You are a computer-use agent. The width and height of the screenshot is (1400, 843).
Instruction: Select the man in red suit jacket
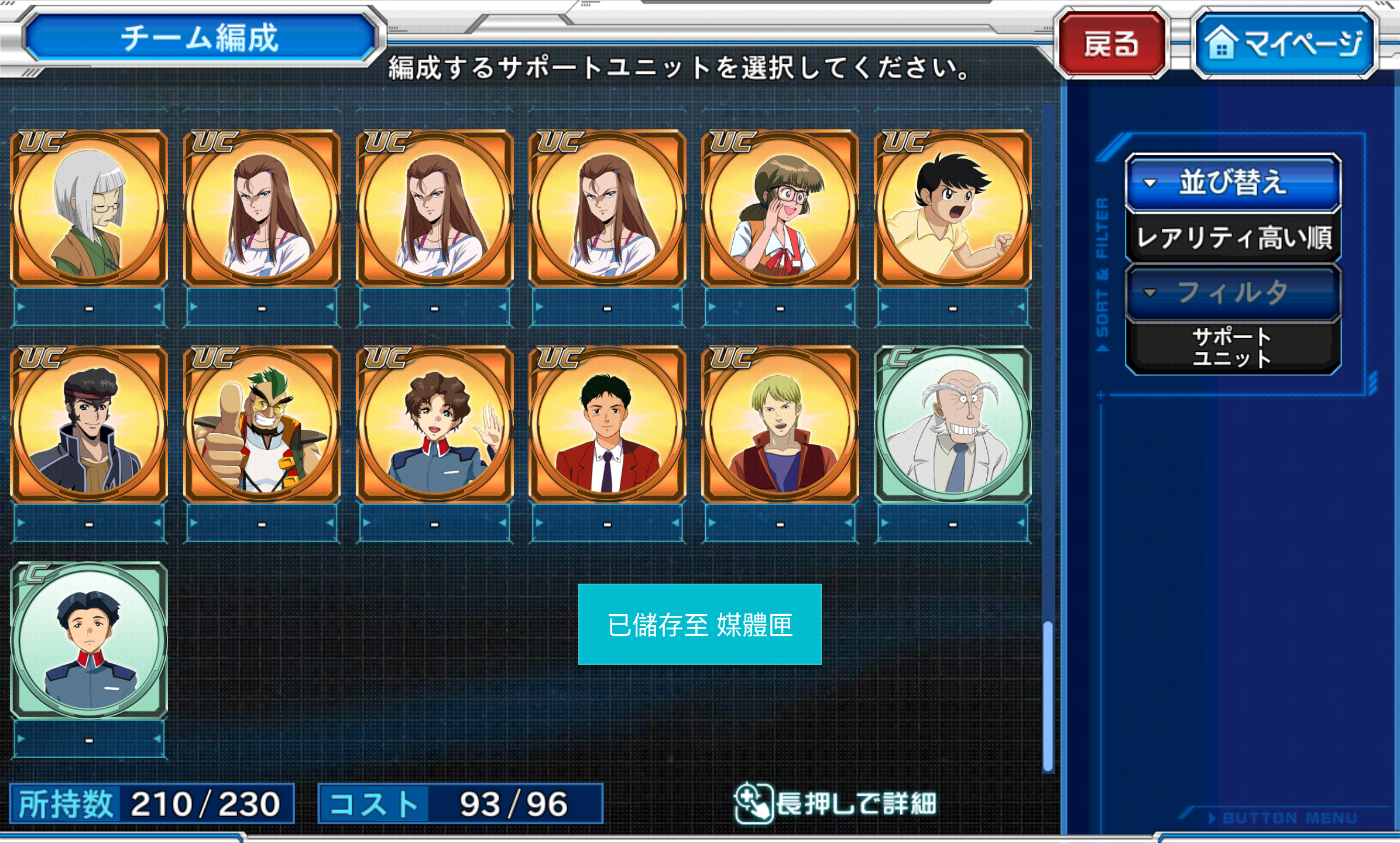pos(607,424)
